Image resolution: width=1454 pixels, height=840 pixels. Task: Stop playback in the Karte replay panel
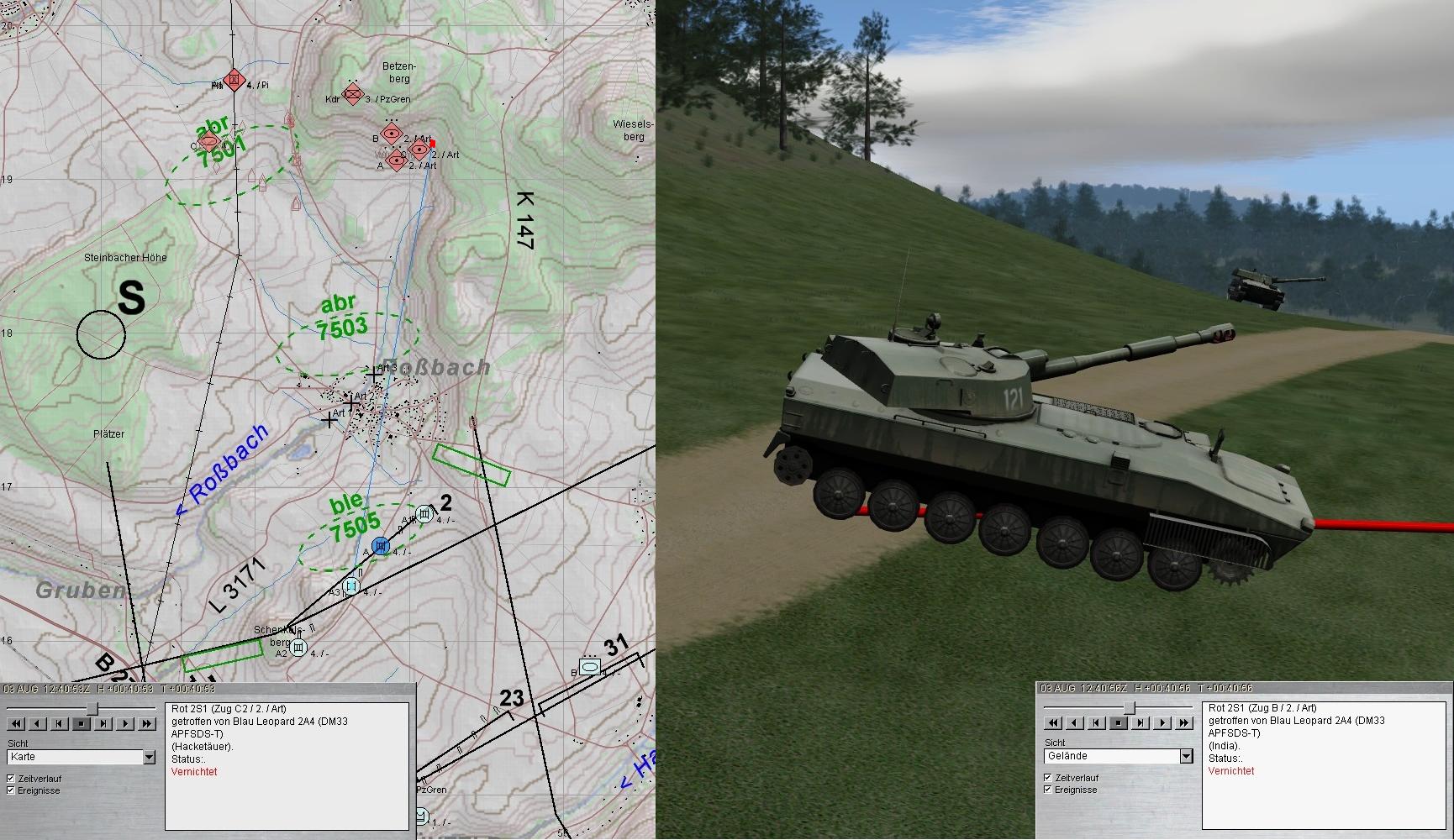click(82, 723)
